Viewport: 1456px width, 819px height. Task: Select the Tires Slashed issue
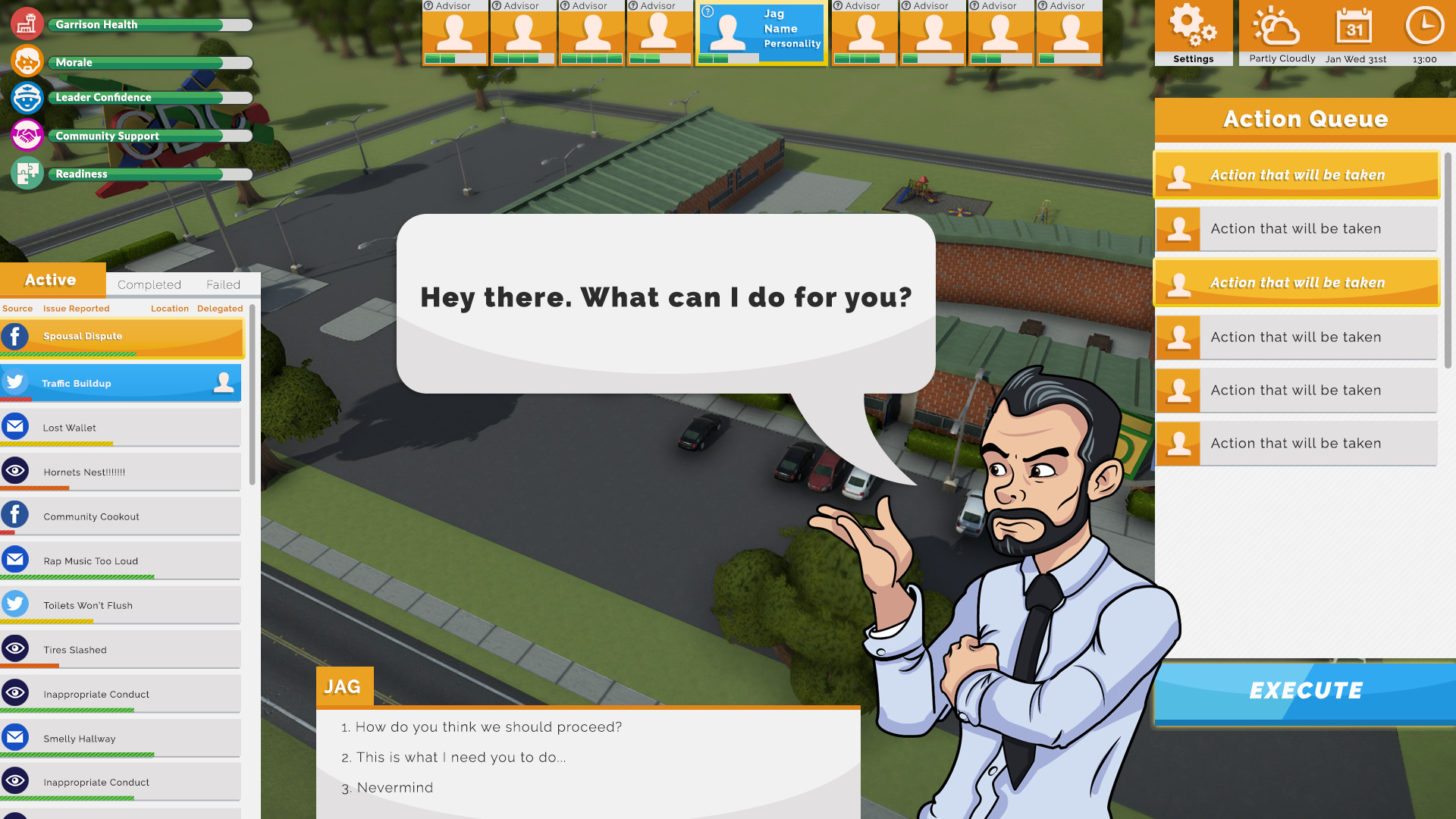tap(121, 650)
